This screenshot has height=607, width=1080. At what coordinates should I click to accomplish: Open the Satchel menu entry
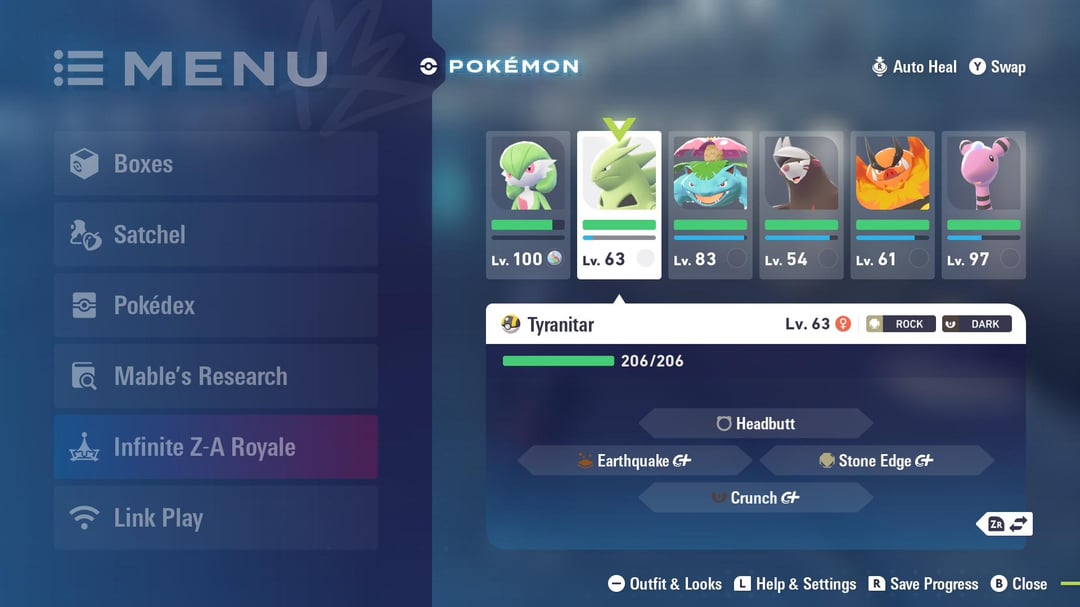click(216, 235)
